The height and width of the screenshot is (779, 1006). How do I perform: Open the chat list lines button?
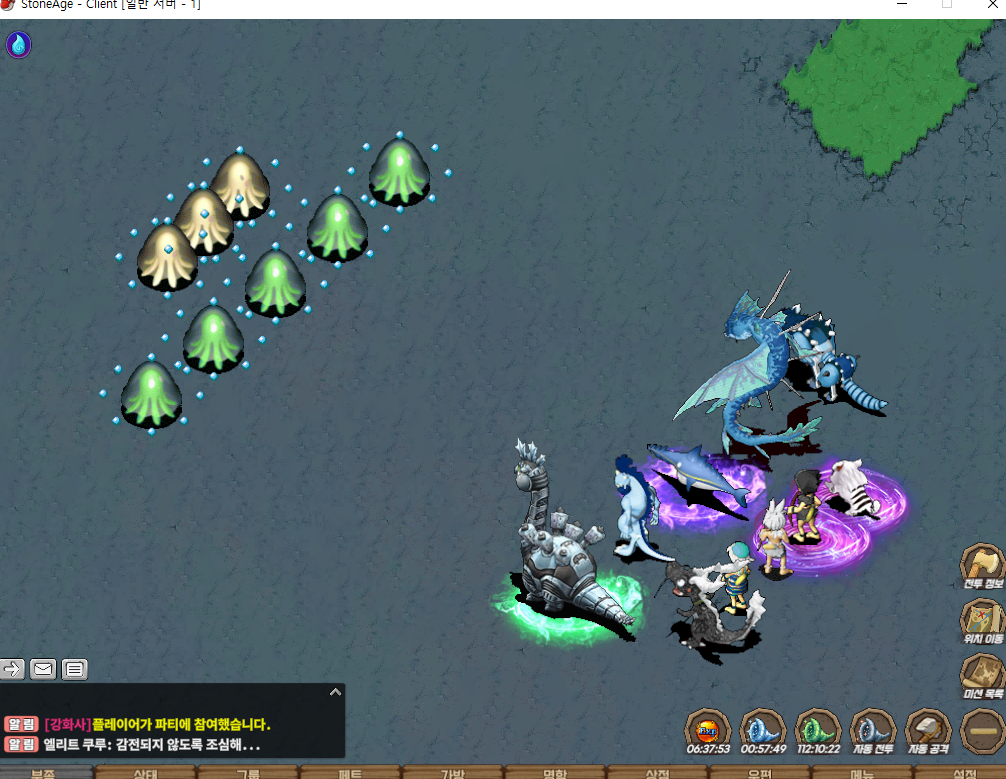click(75, 669)
